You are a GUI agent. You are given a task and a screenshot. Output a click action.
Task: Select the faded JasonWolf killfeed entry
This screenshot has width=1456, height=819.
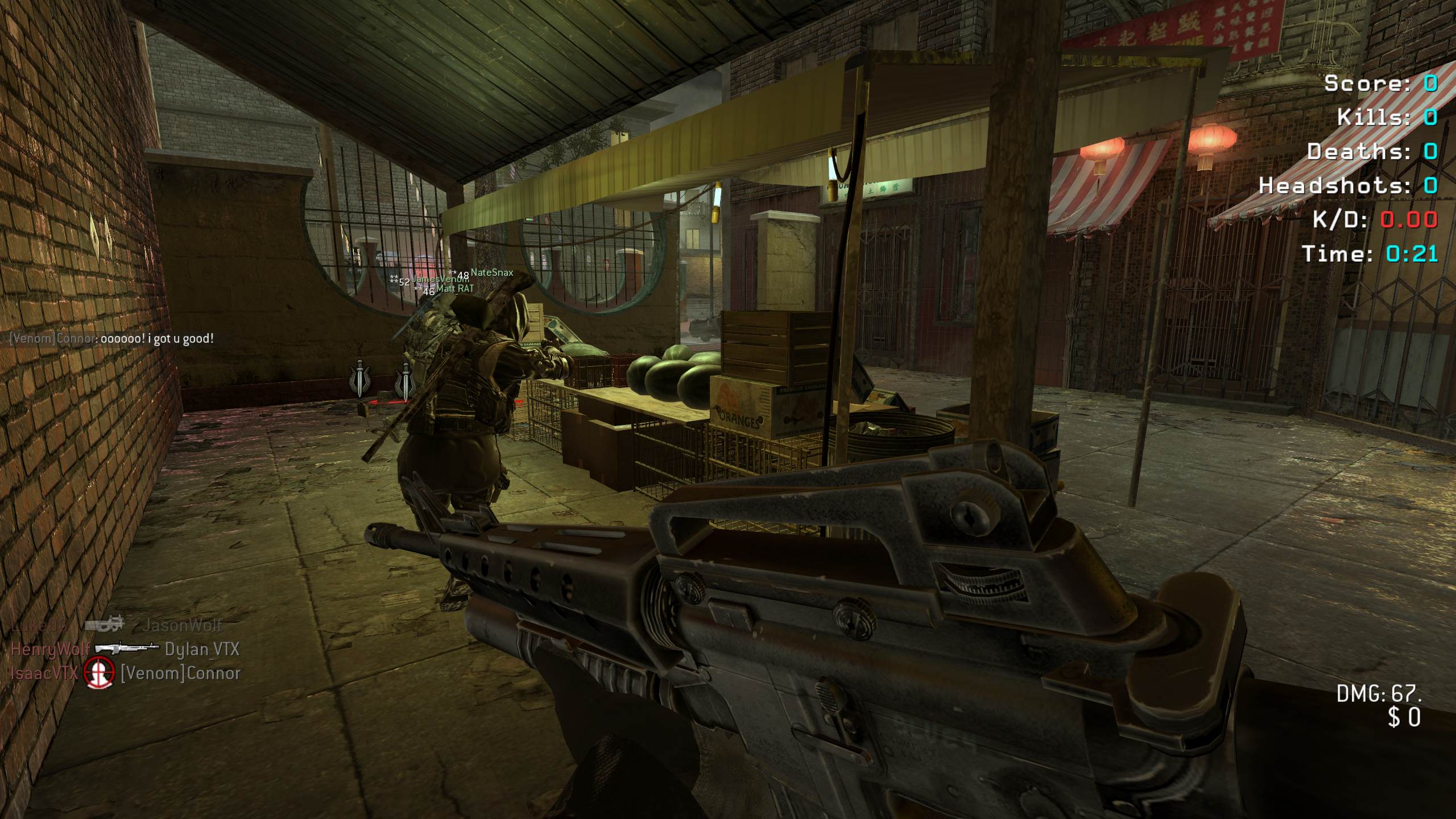182,625
